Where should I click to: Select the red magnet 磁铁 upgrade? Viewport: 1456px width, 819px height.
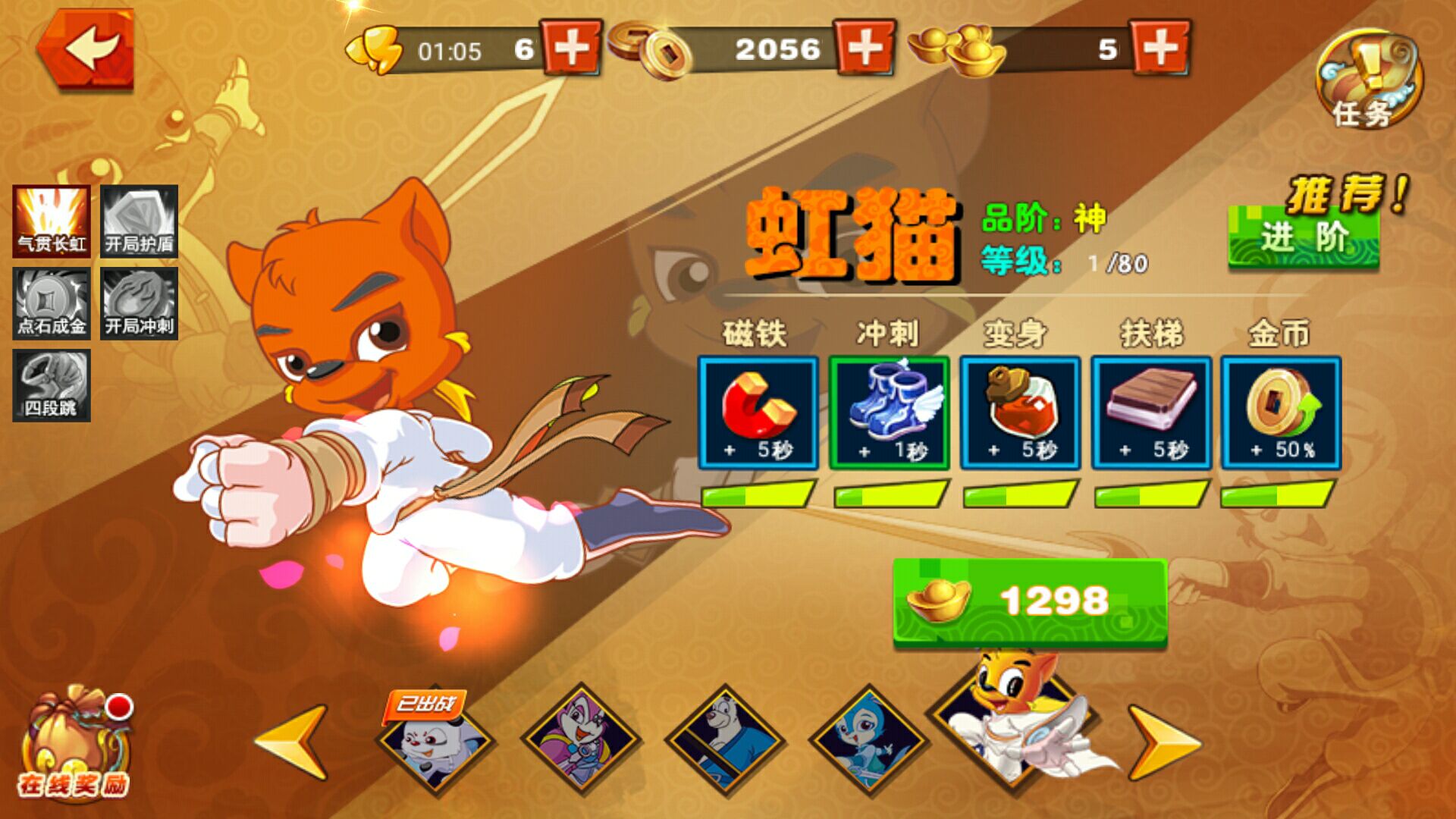pyautogui.click(x=758, y=413)
